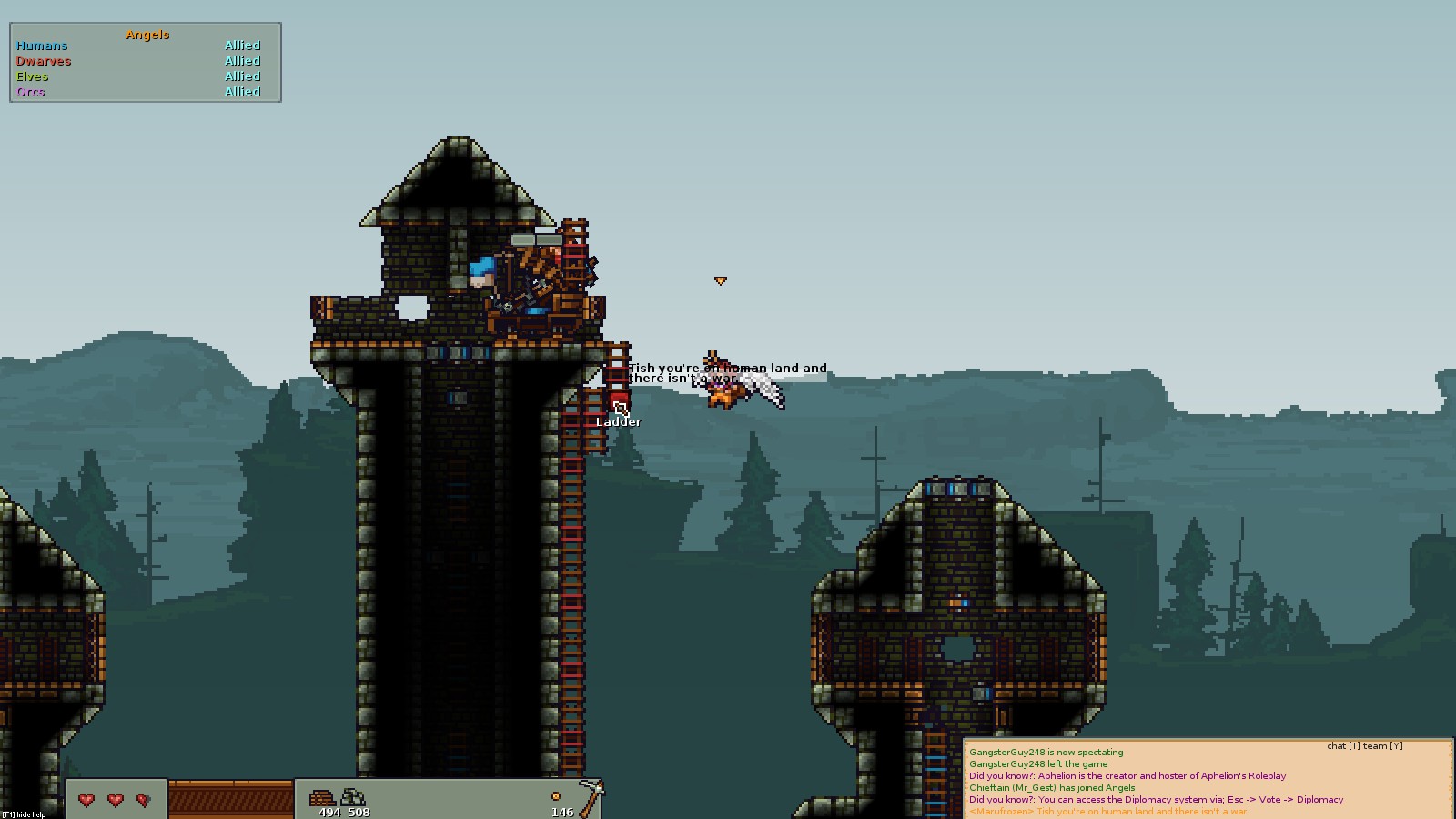Select the pickaxe tool icon
Screen dimensions: 1456x819
pyautogui.click(x=592, y=796)
